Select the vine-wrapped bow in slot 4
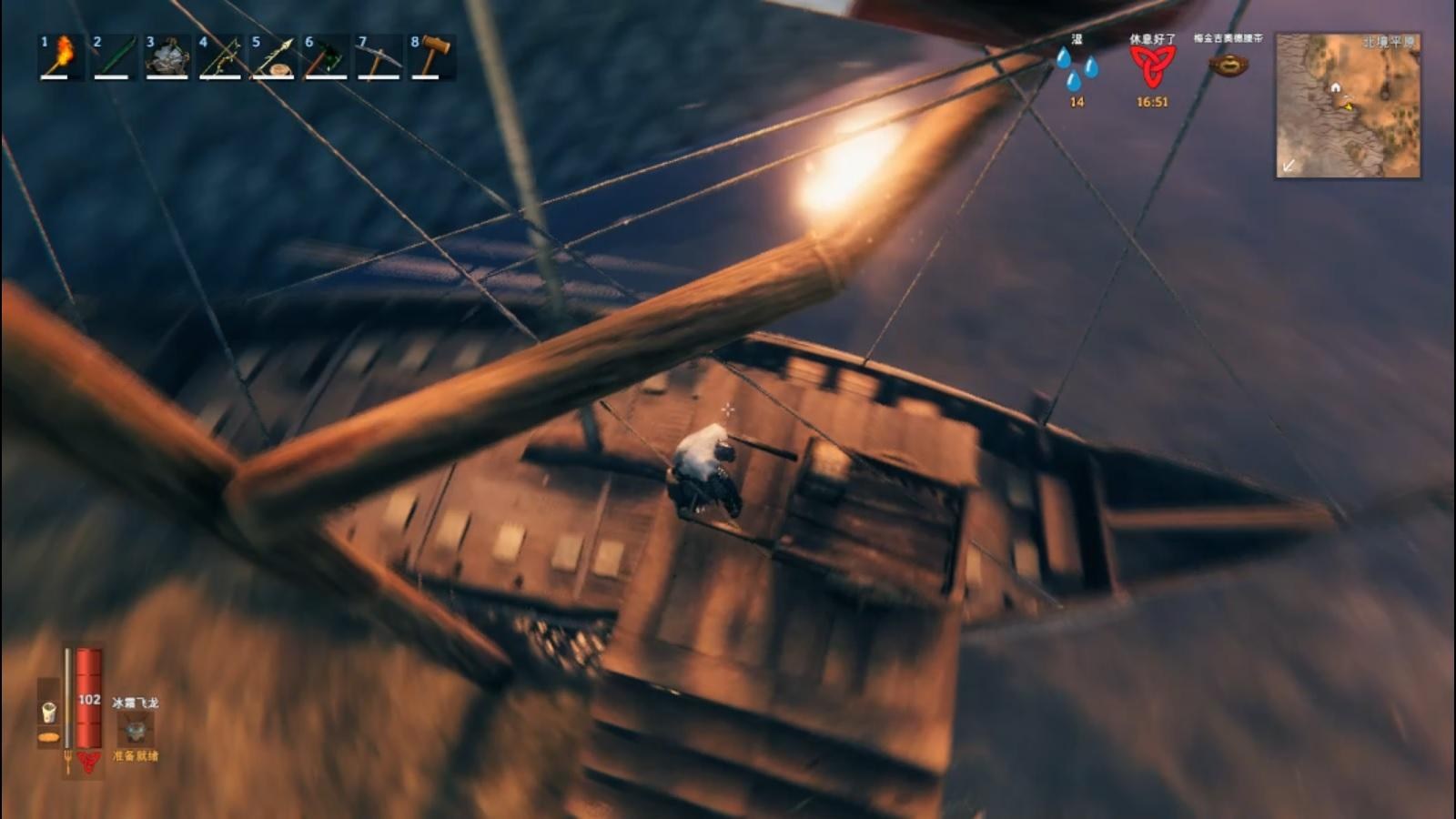1456x819 pixels. (x=219, y=56)
